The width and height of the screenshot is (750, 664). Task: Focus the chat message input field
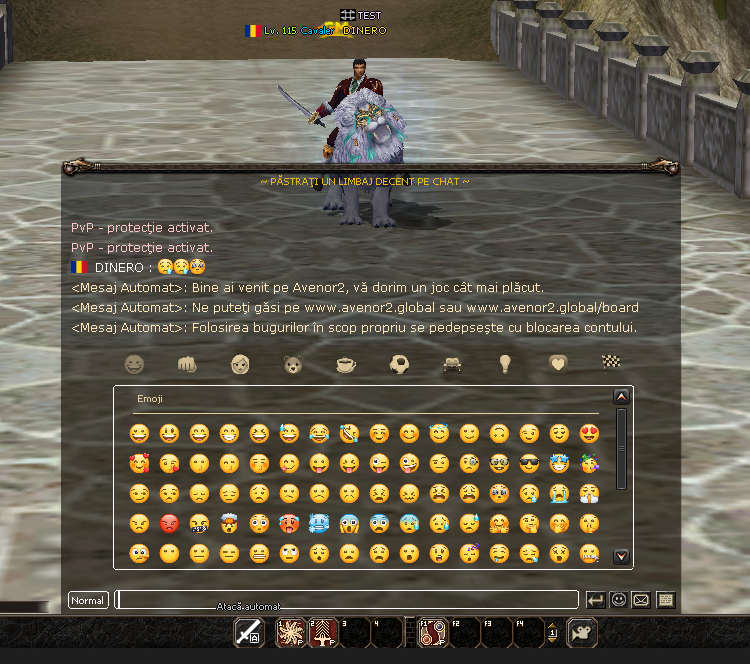click(346, 600)
